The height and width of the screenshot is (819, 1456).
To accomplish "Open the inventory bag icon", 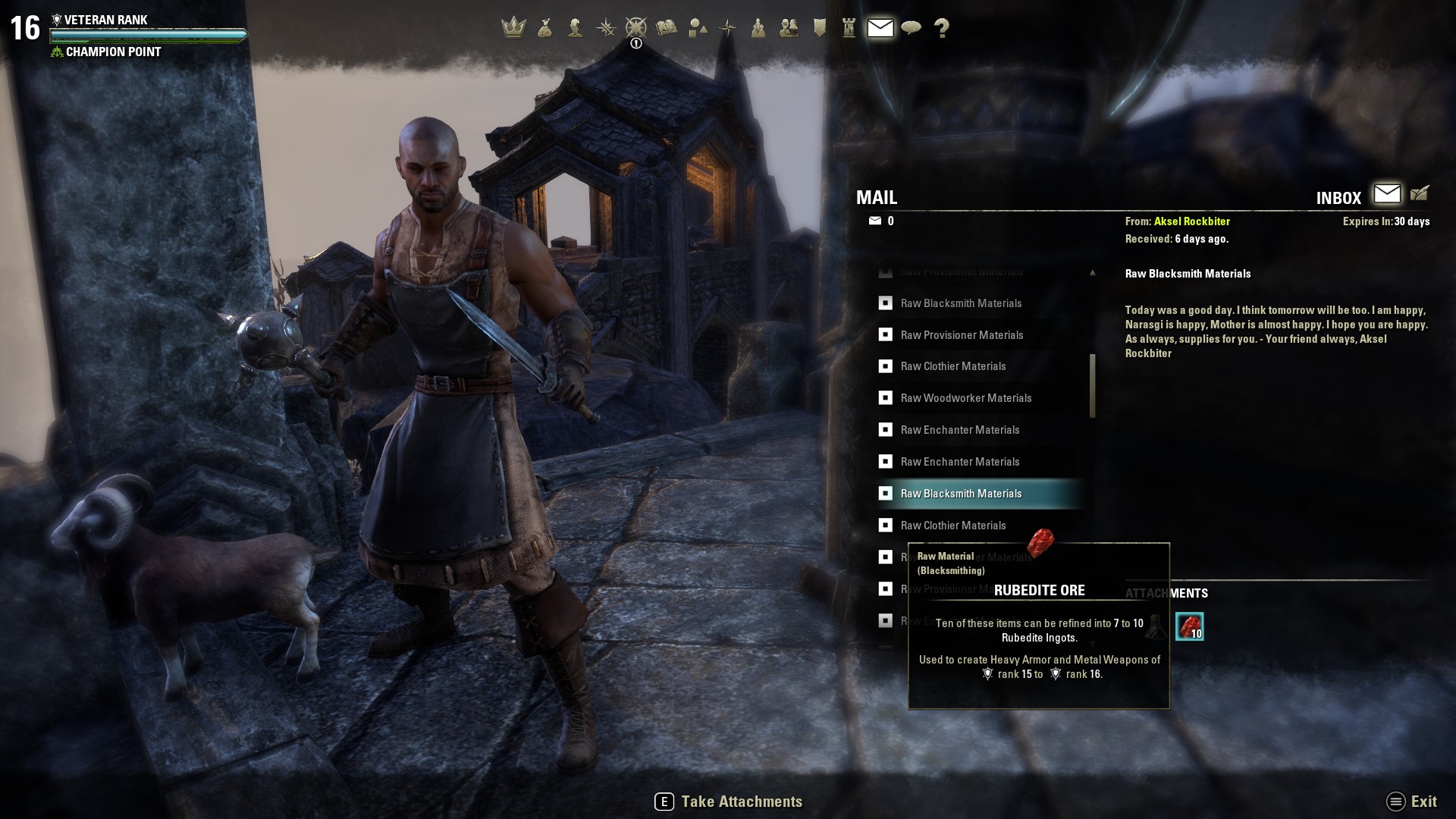I will tap(544, 28).
